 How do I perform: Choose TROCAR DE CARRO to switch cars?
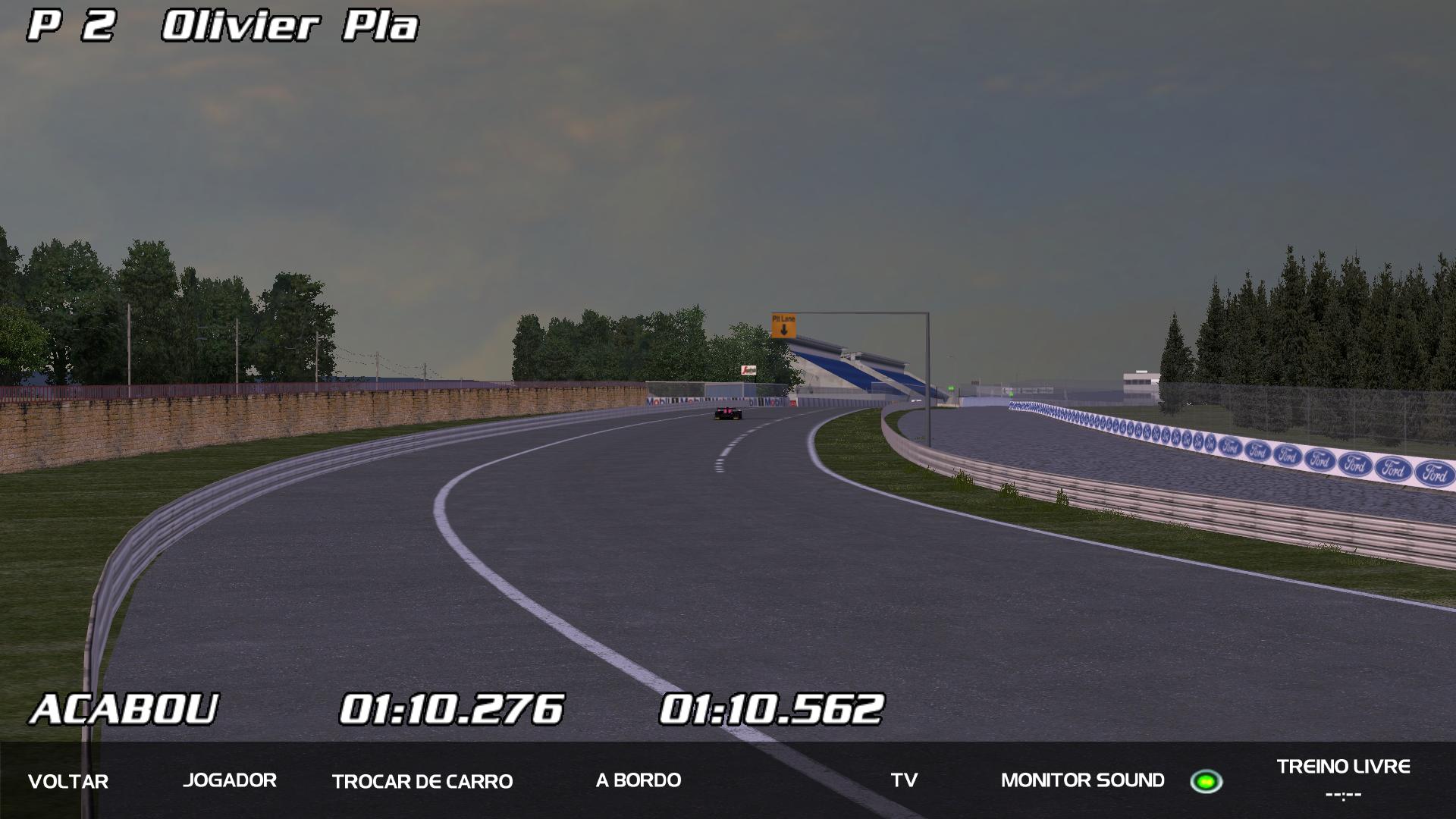[x=422, y=781]
